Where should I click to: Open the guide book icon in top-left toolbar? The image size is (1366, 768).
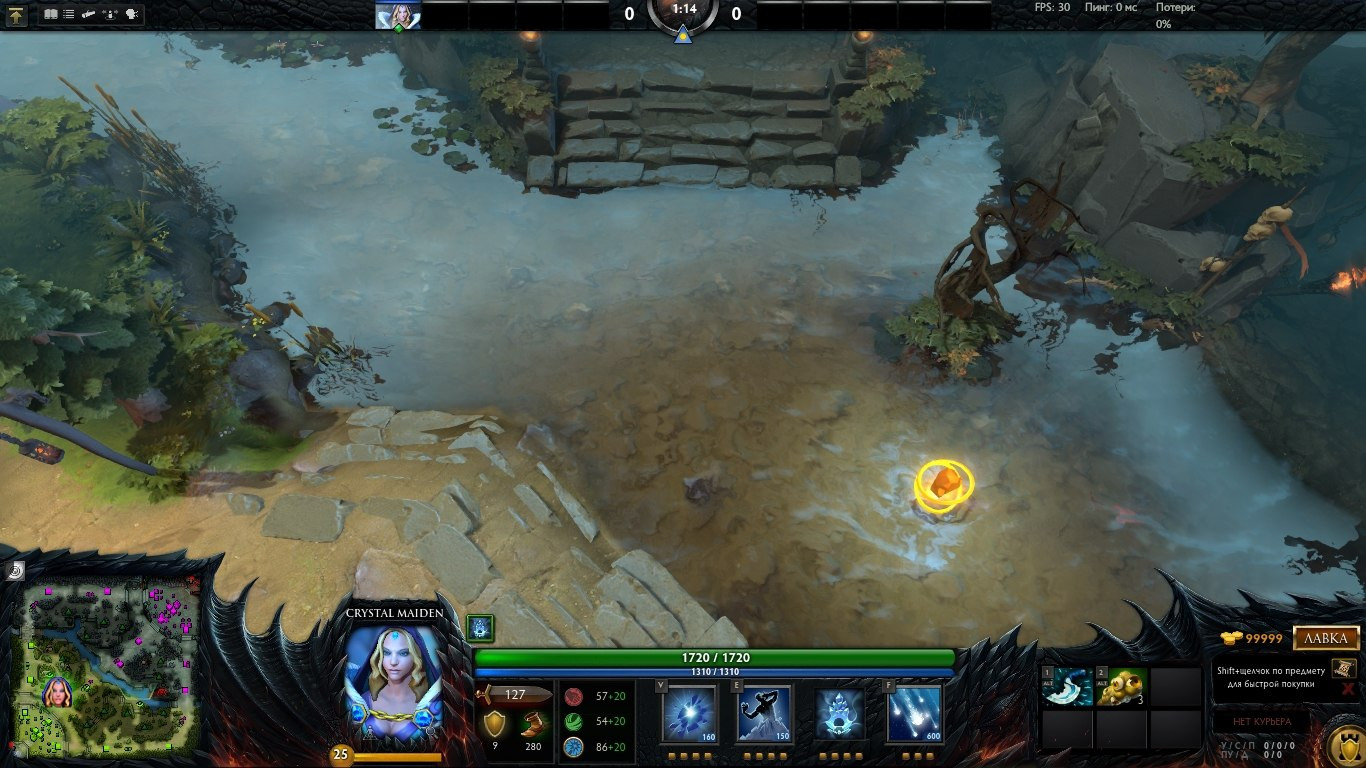pos(50,13)
